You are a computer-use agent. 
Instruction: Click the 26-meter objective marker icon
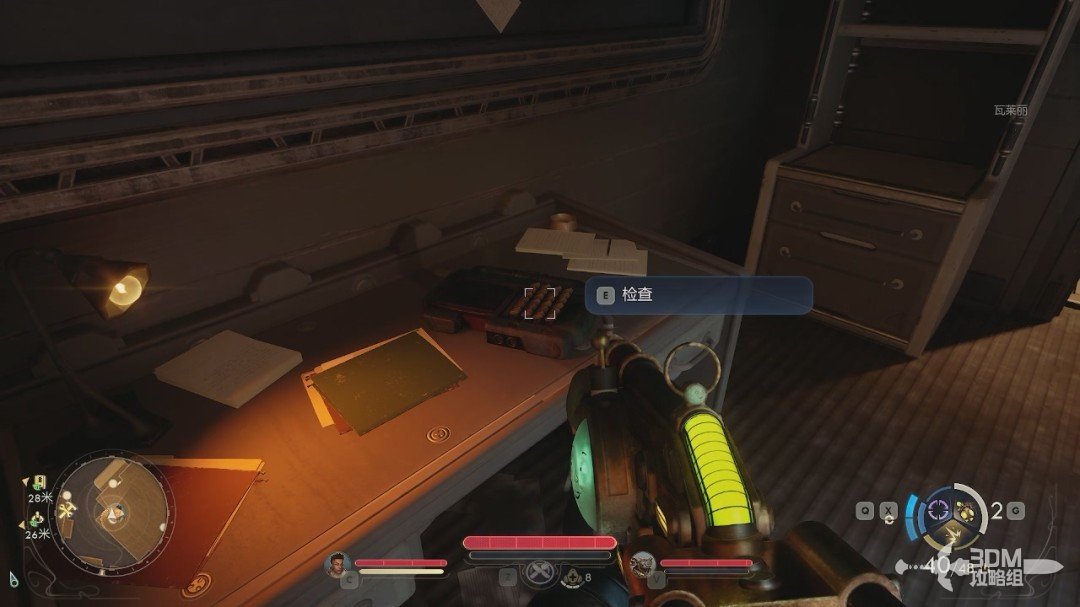pos(37,518)
